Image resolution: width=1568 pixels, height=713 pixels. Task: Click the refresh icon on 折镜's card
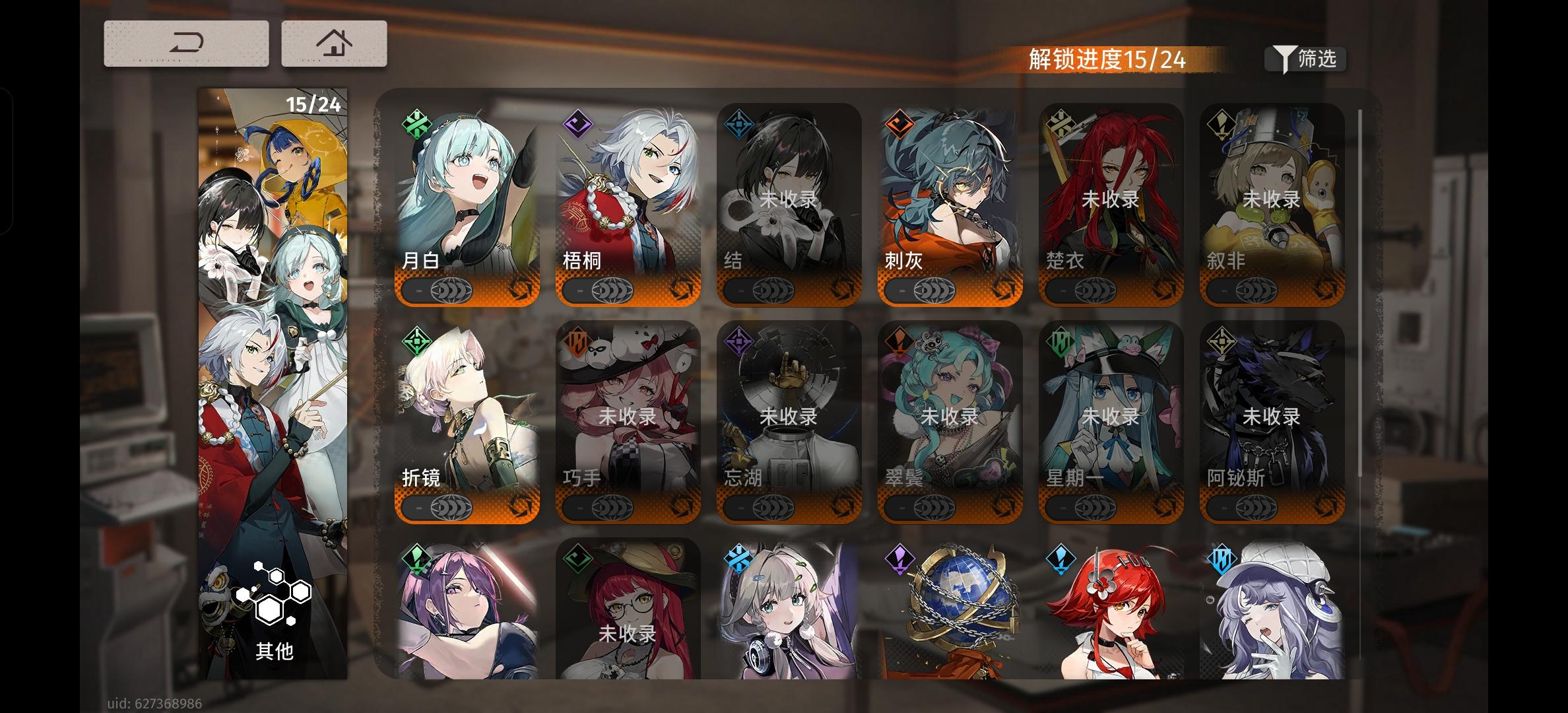coord(518,507)
